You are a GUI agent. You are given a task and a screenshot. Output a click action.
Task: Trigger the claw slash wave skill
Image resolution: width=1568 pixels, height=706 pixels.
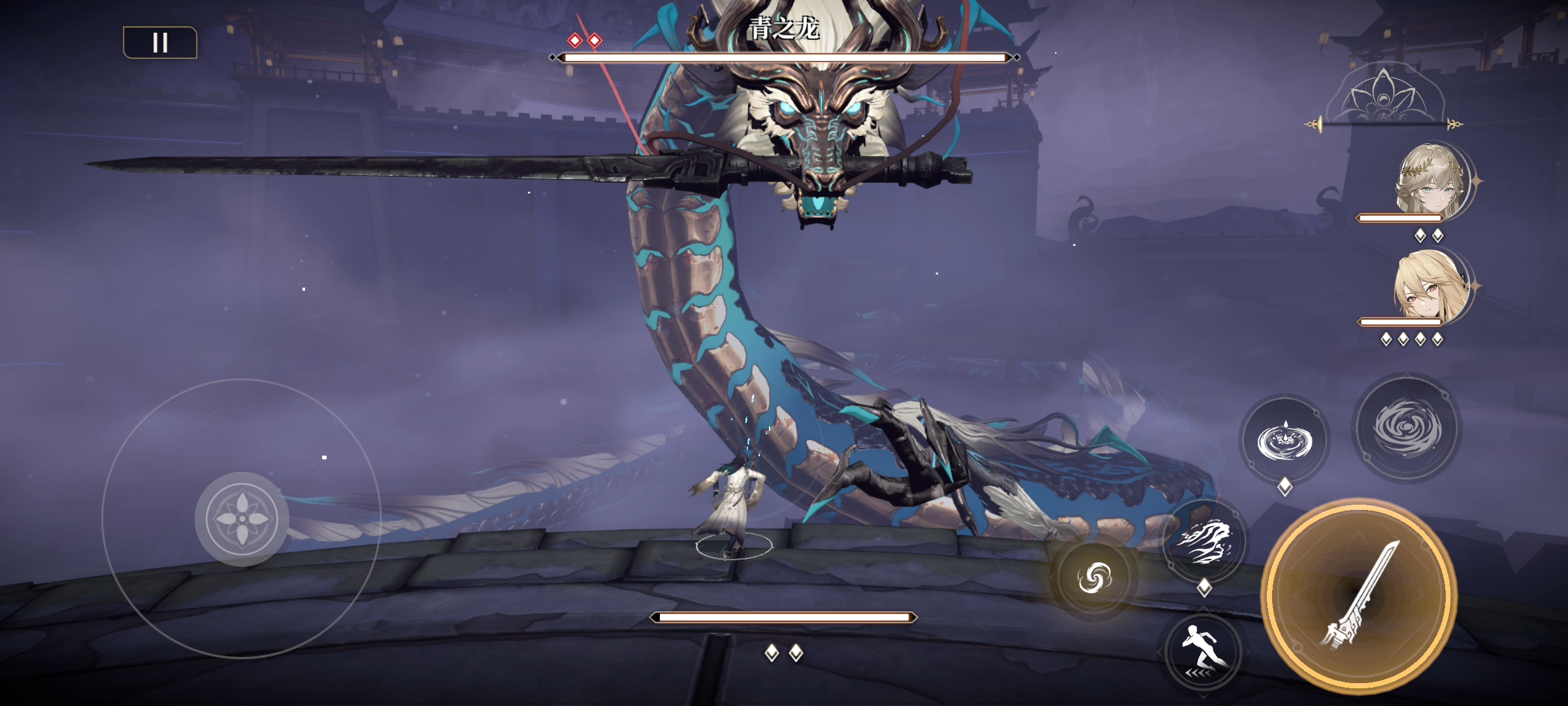[1204, 541]
